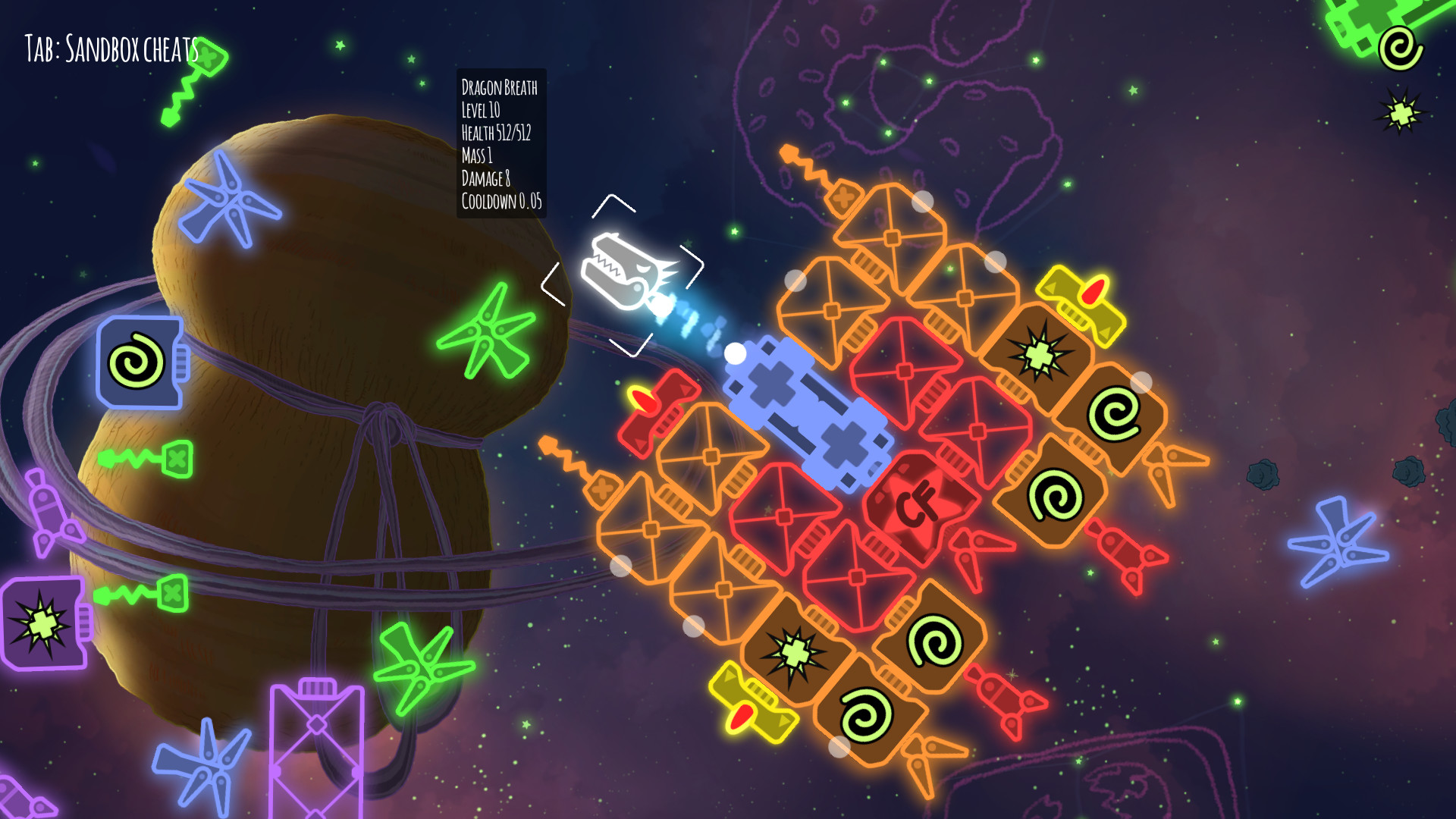The image size is (1456, 819).
Task: Open the Tab: Sandbox cheats menu
Action: 110,49
